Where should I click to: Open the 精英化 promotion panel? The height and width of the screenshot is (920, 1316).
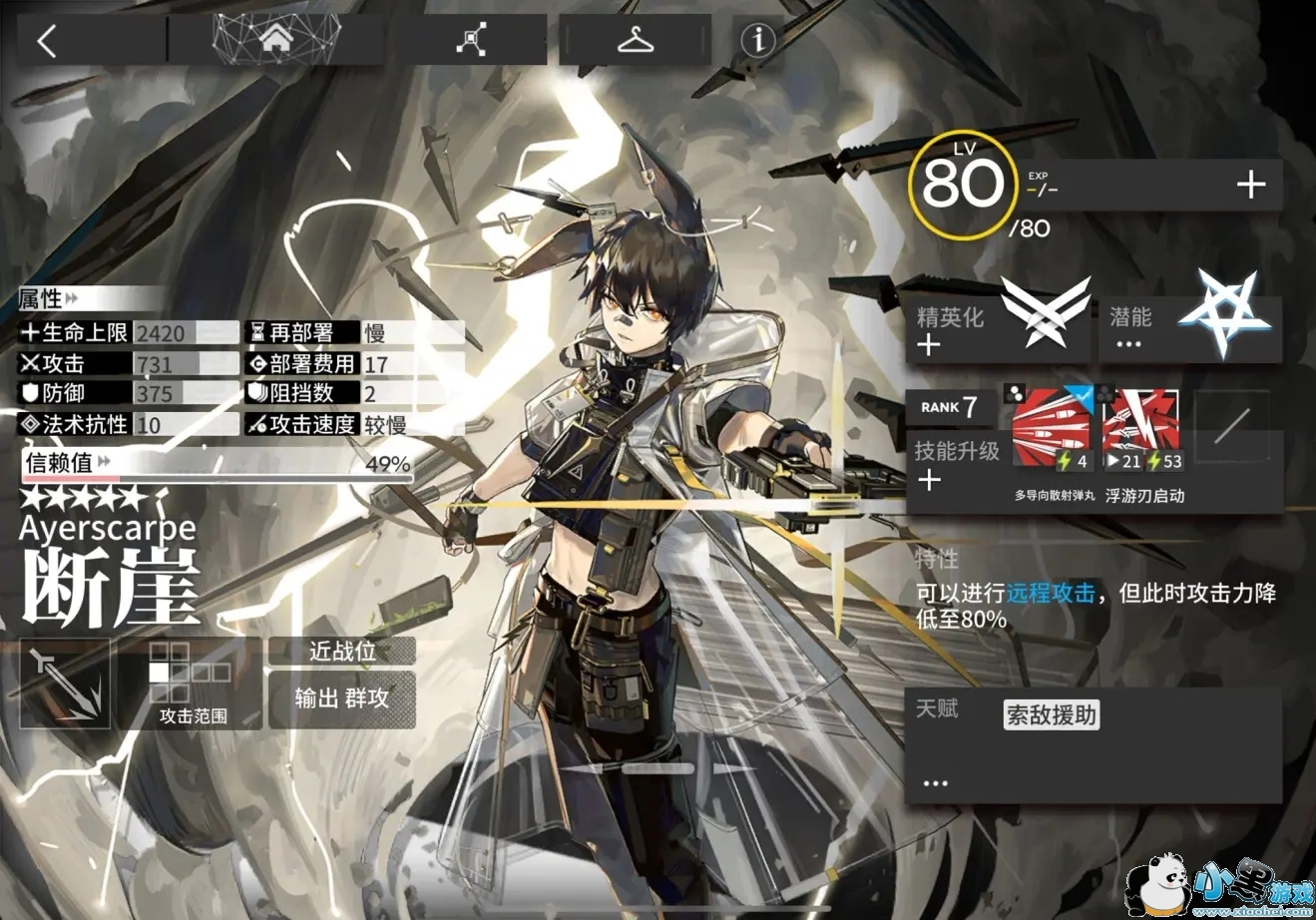998,319
